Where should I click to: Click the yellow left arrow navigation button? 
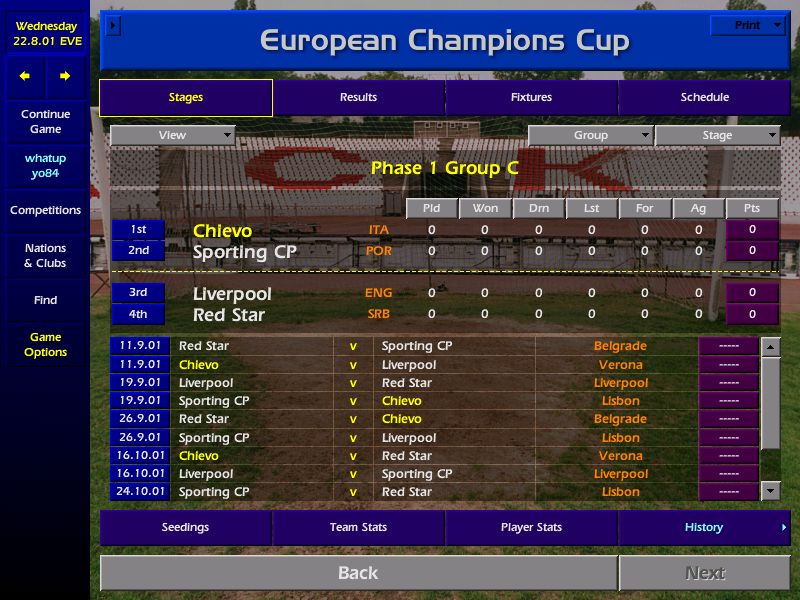pos(25,76)
